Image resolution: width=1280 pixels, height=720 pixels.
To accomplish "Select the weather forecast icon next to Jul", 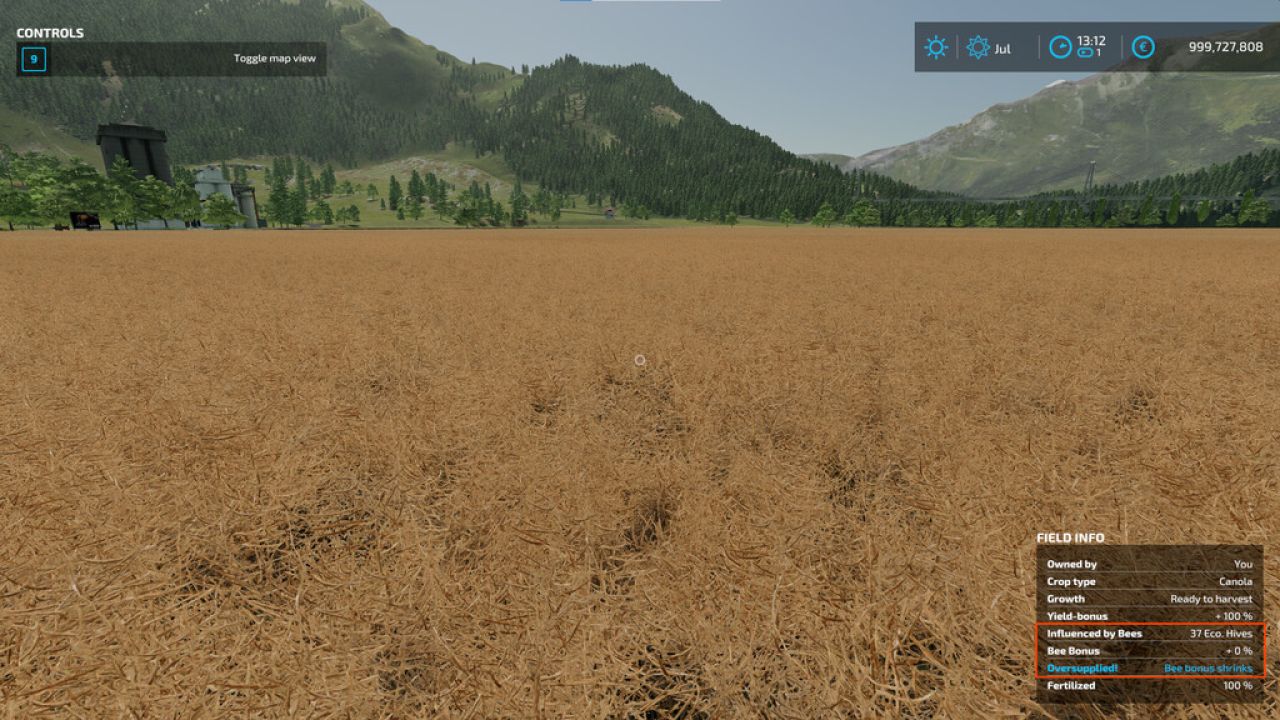I will point(977,47).
